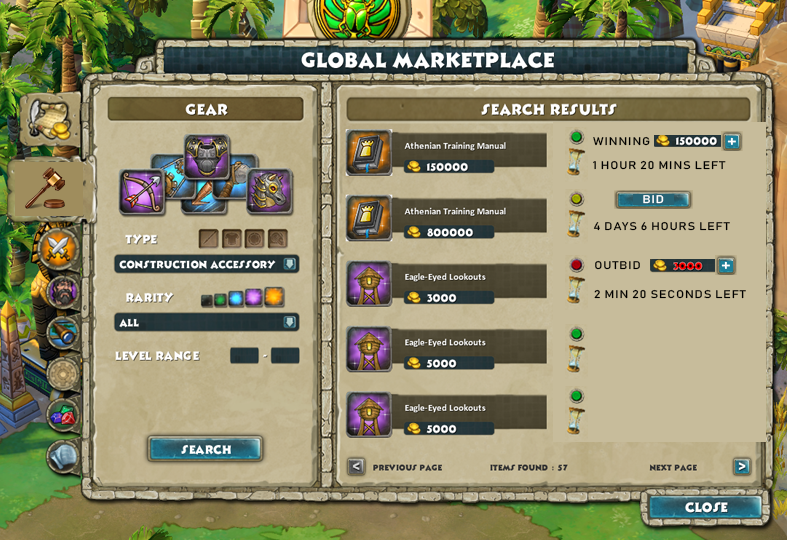
Task: Filter type by the armor chestplate icon
Action: tap(231, 238)
